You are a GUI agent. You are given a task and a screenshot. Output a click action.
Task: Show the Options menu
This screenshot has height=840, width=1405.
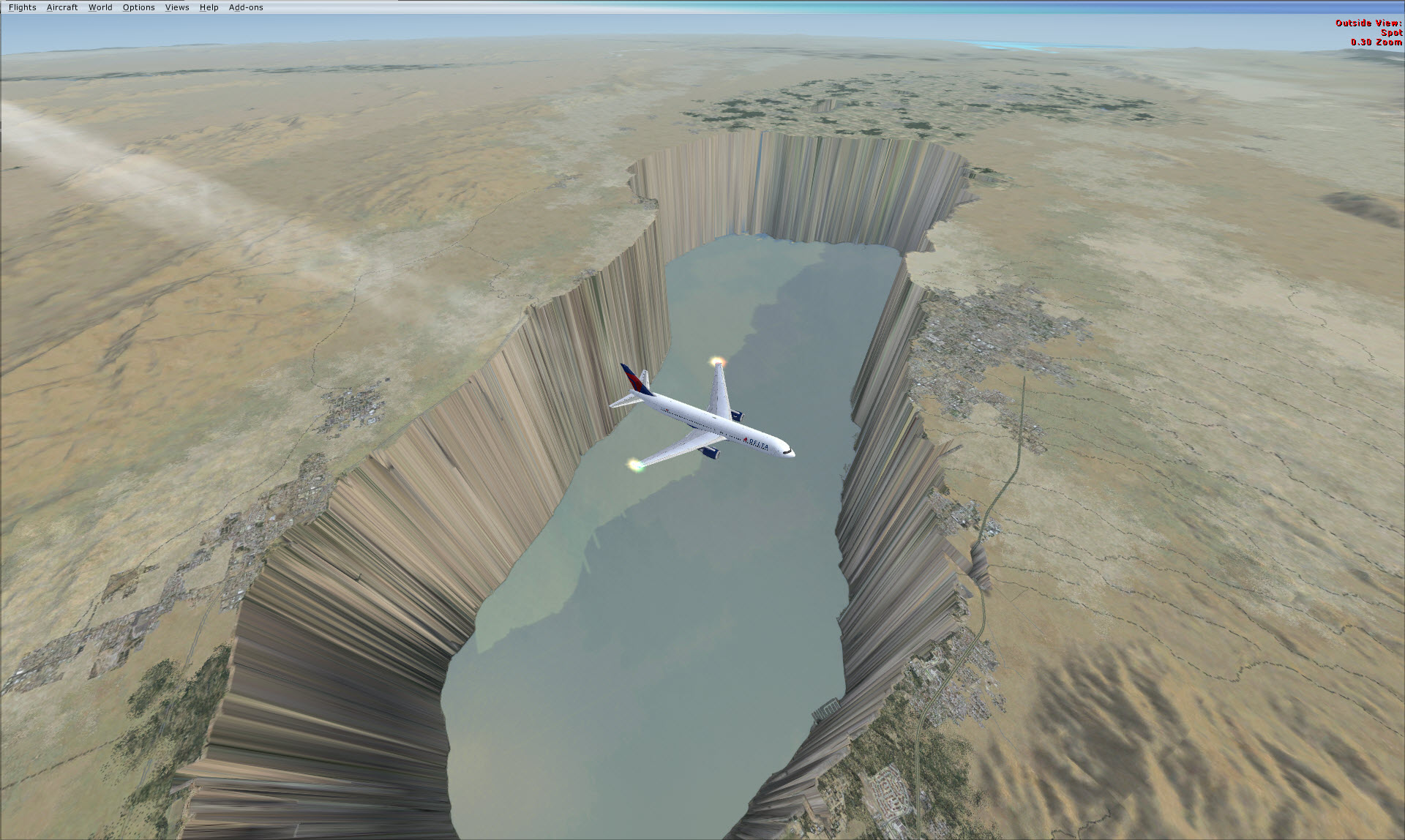(x=138, y=7)
